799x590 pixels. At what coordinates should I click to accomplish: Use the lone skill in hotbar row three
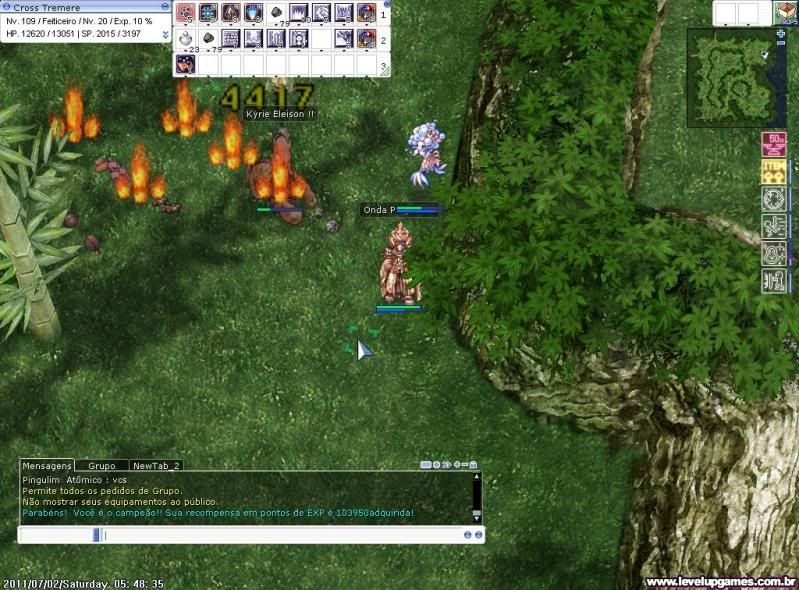[186, 65]
